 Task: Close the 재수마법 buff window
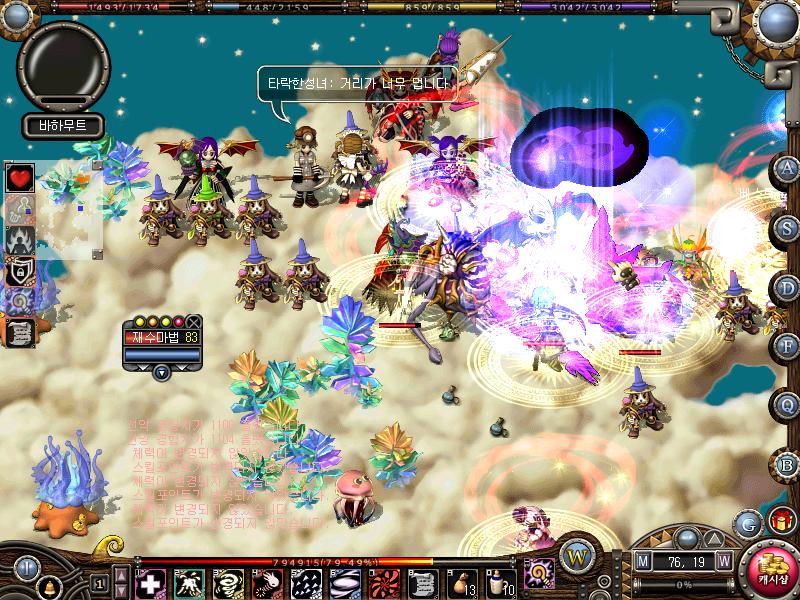(x=194, y=321)
